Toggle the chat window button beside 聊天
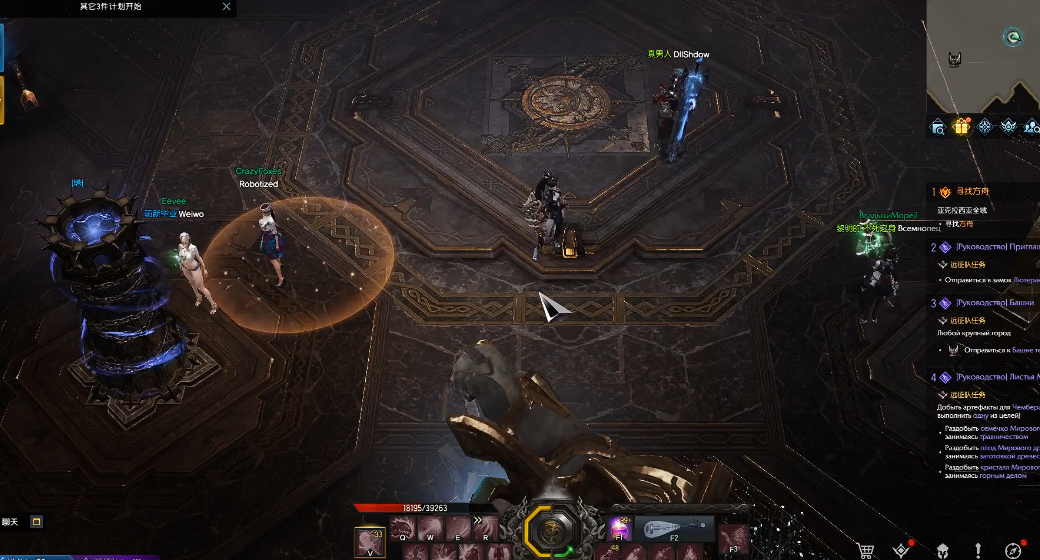This screenshot has height=560, width=1040. point(37,521)
